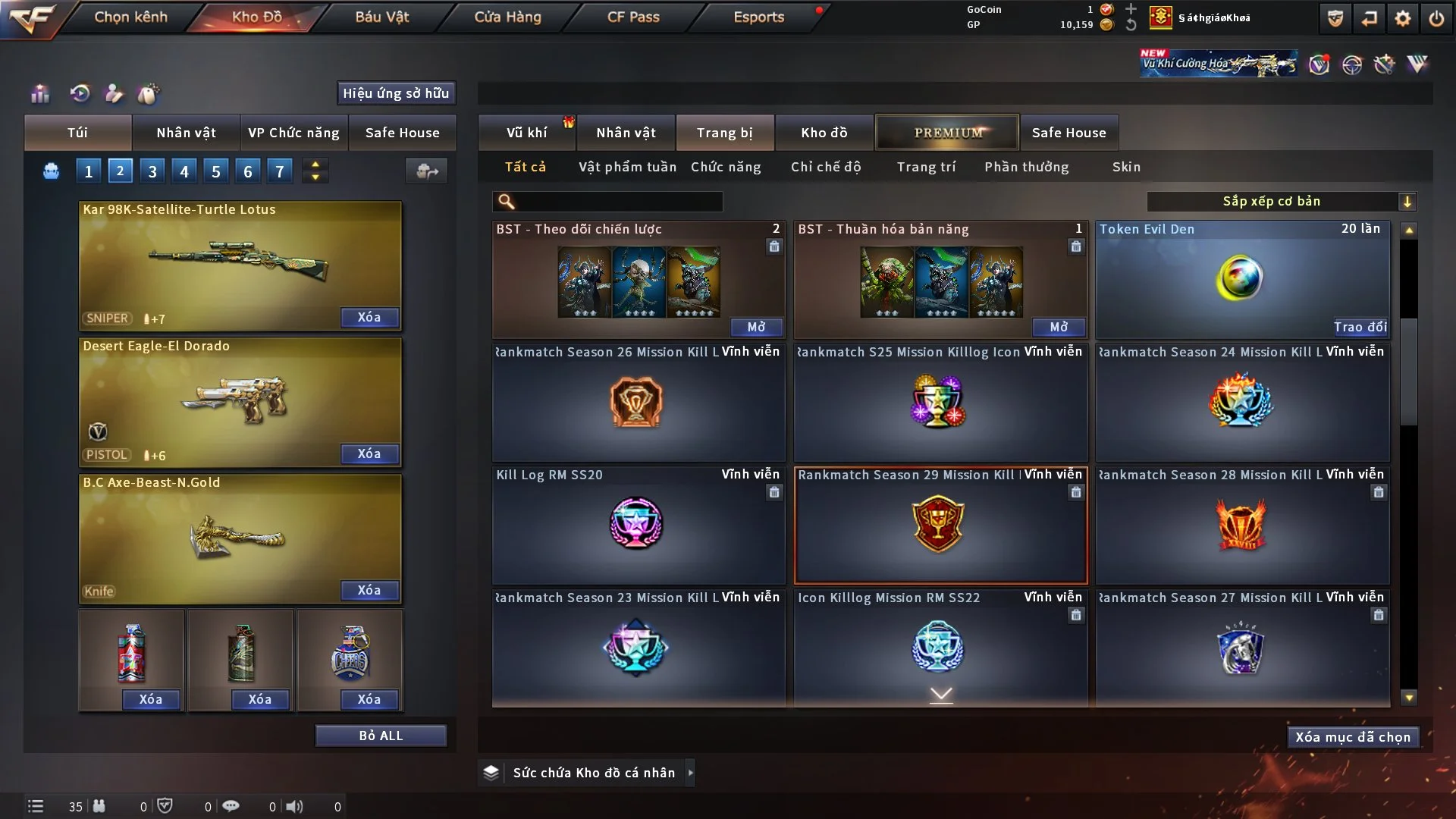The width and height of the screenshot is (1456, 819).
Task: Open the Cửa Hàng shop menu
Action: (507, 17)
